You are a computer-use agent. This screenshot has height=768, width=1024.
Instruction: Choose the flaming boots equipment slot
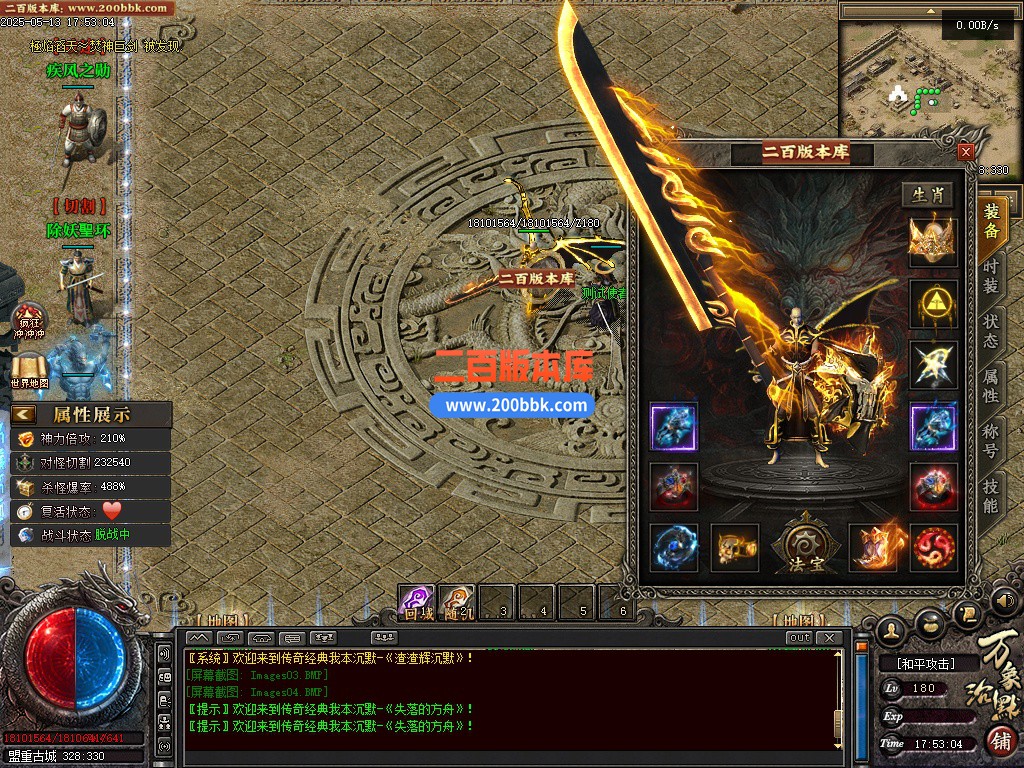tap(872, 547)
